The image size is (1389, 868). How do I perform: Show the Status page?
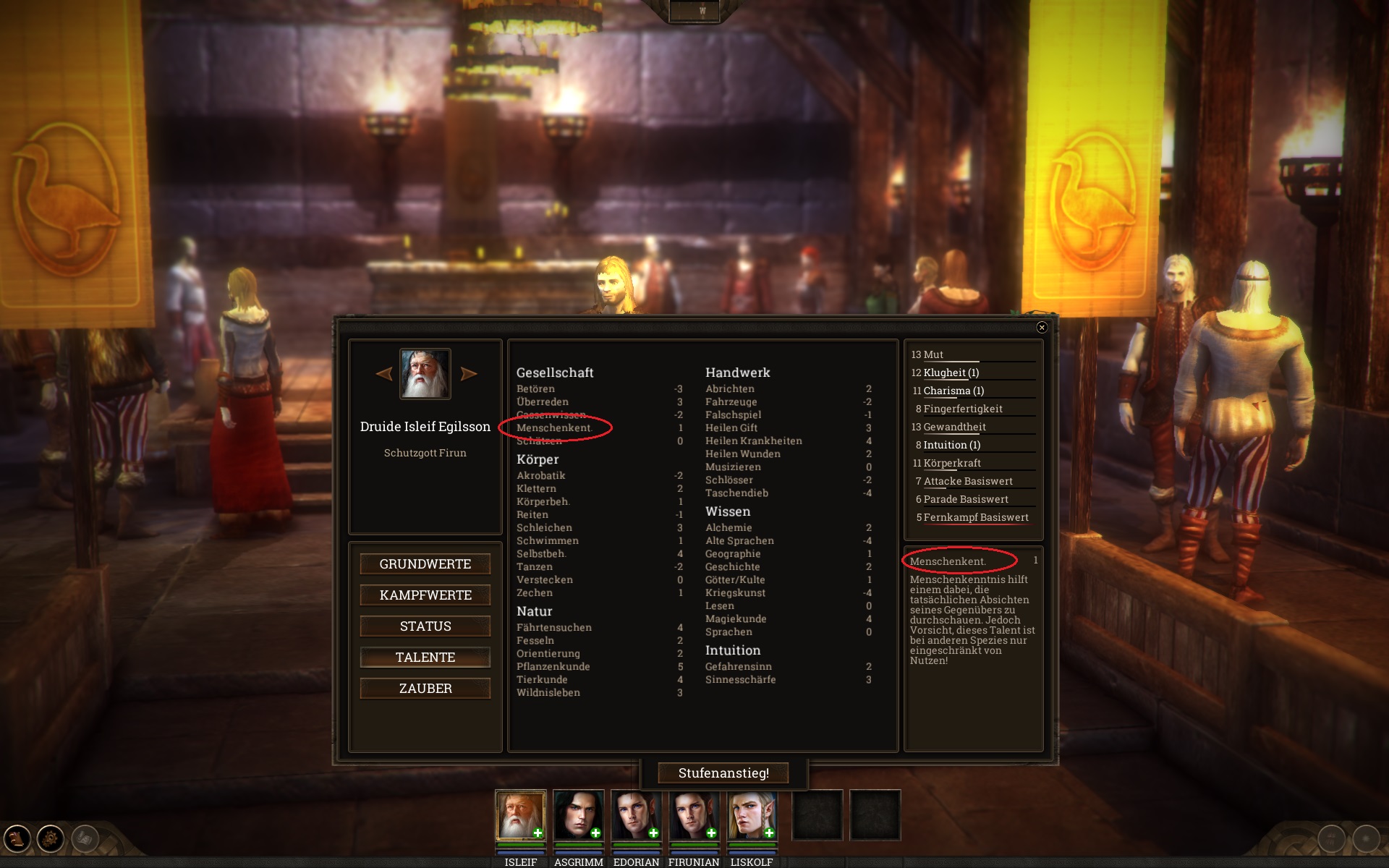tap(425, 626)
